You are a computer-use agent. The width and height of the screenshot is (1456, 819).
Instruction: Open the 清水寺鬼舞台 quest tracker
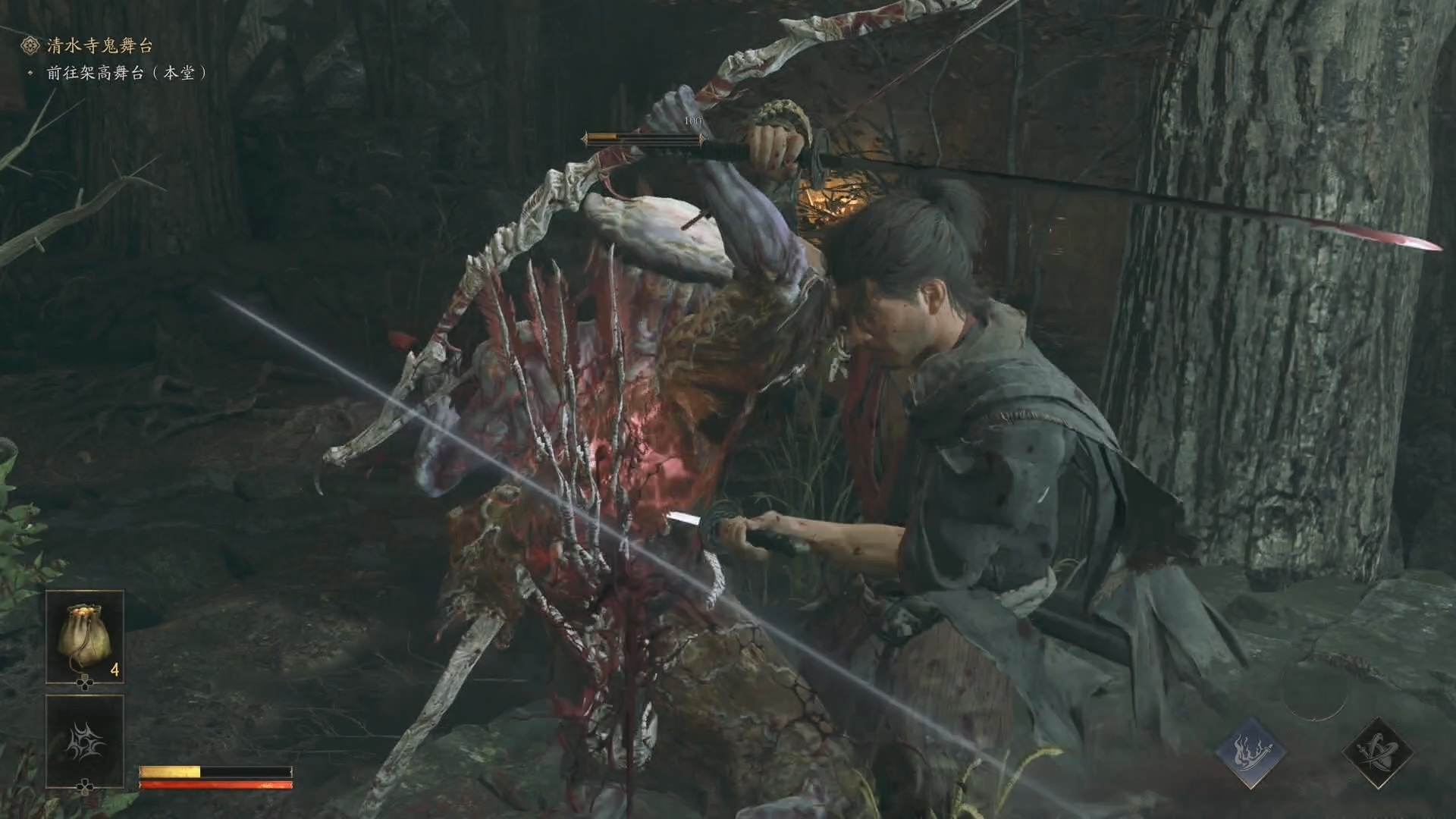coord(99,45)
